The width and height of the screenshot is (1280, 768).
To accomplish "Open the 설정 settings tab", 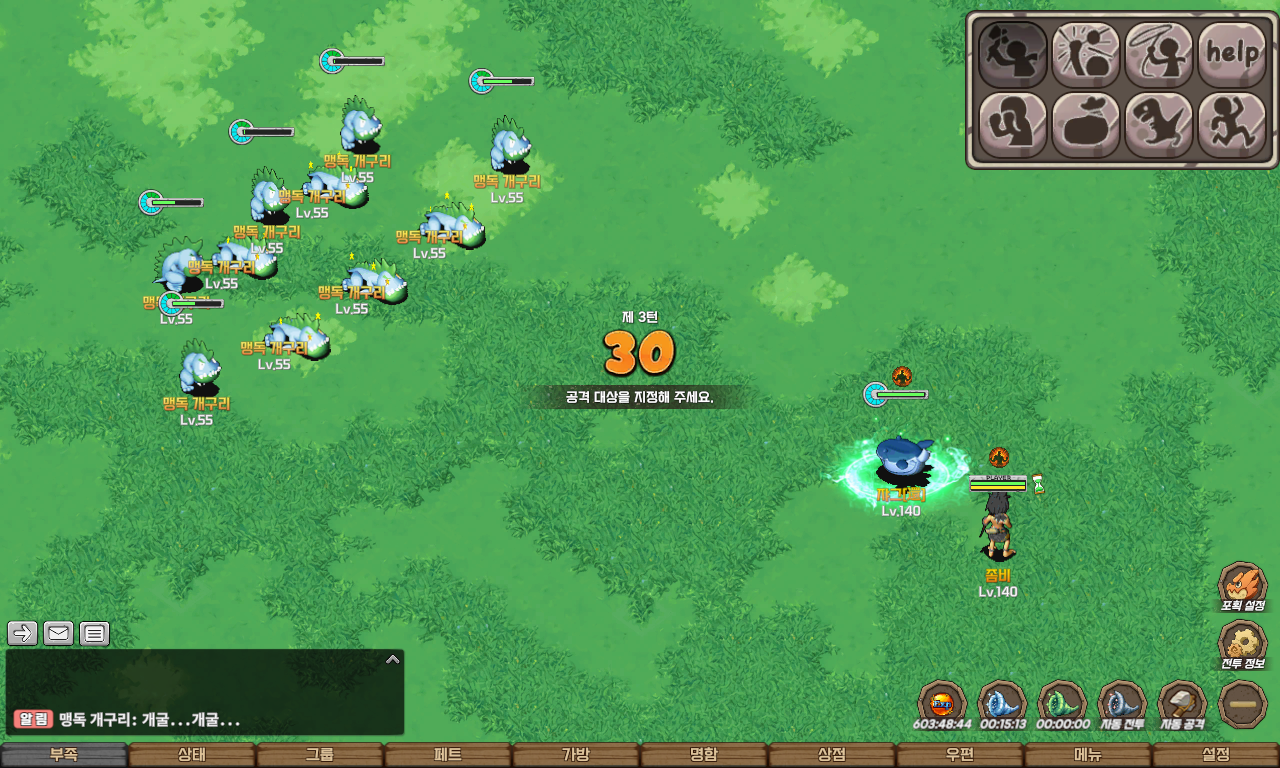I will click(1216, 755).
